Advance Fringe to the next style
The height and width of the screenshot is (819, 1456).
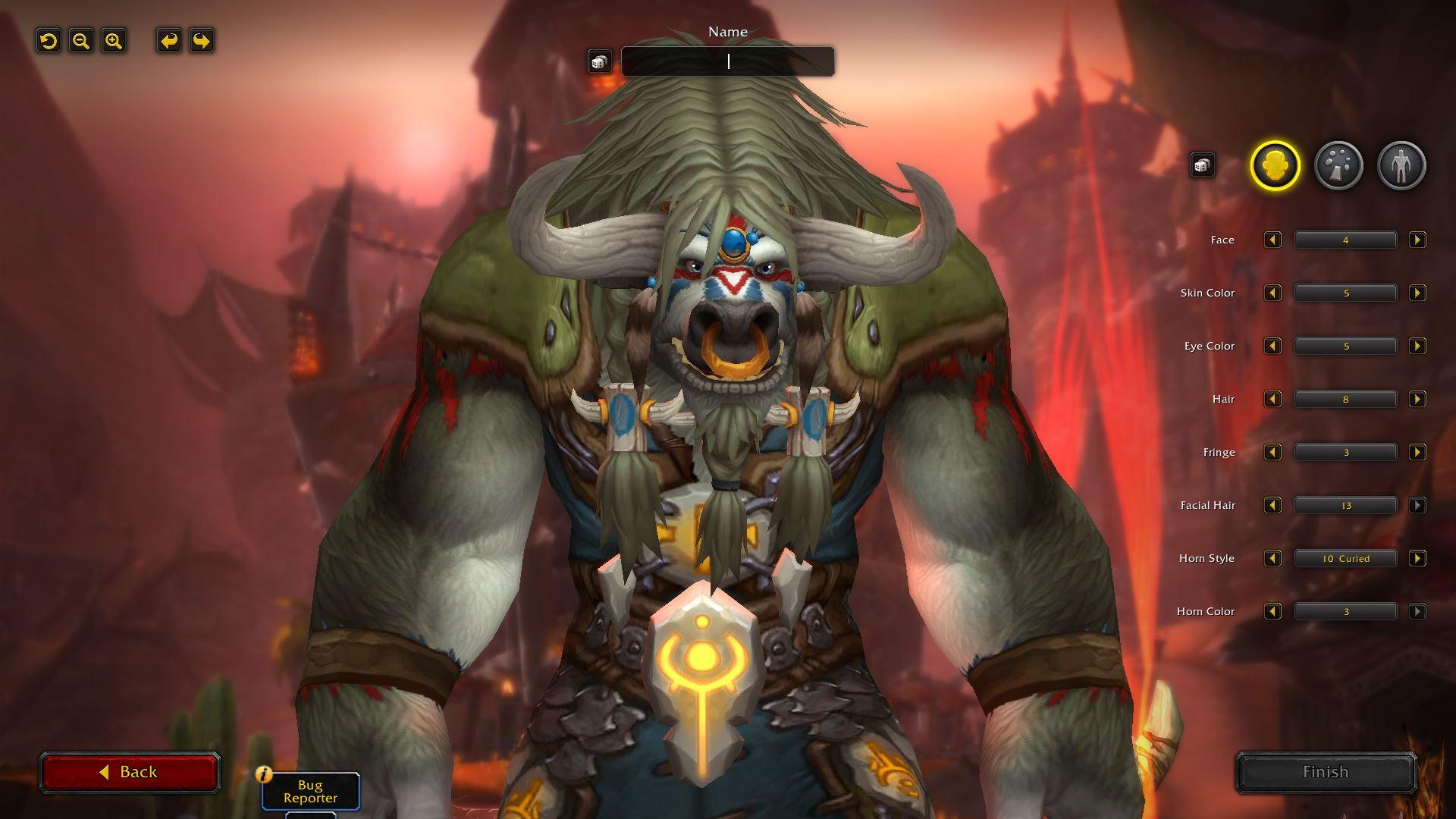point(1417,452)
